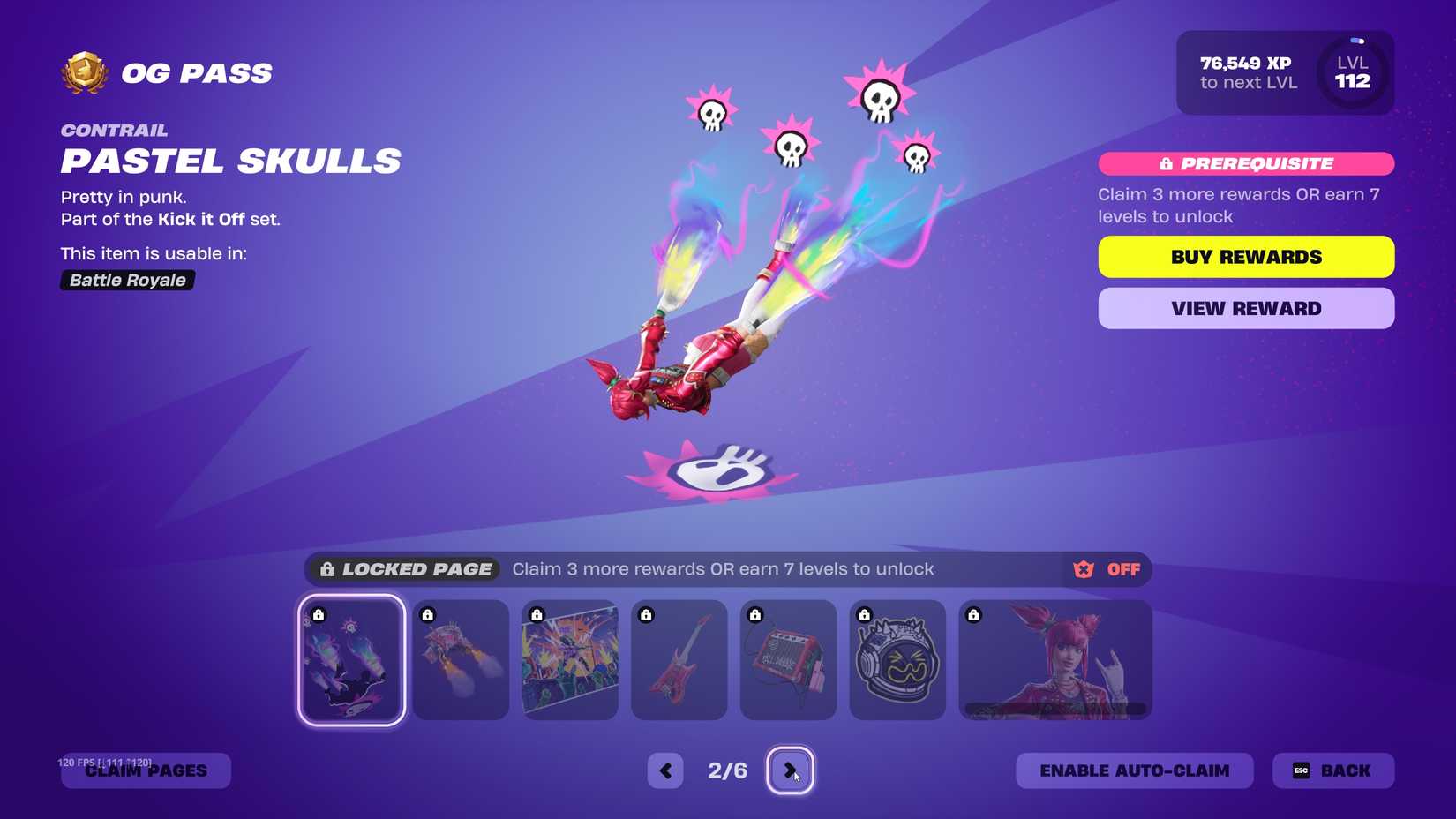Viewport: 1456px width, 819px height.
Task: Click the Battle Royale usability tag
Action: (127, 281)
